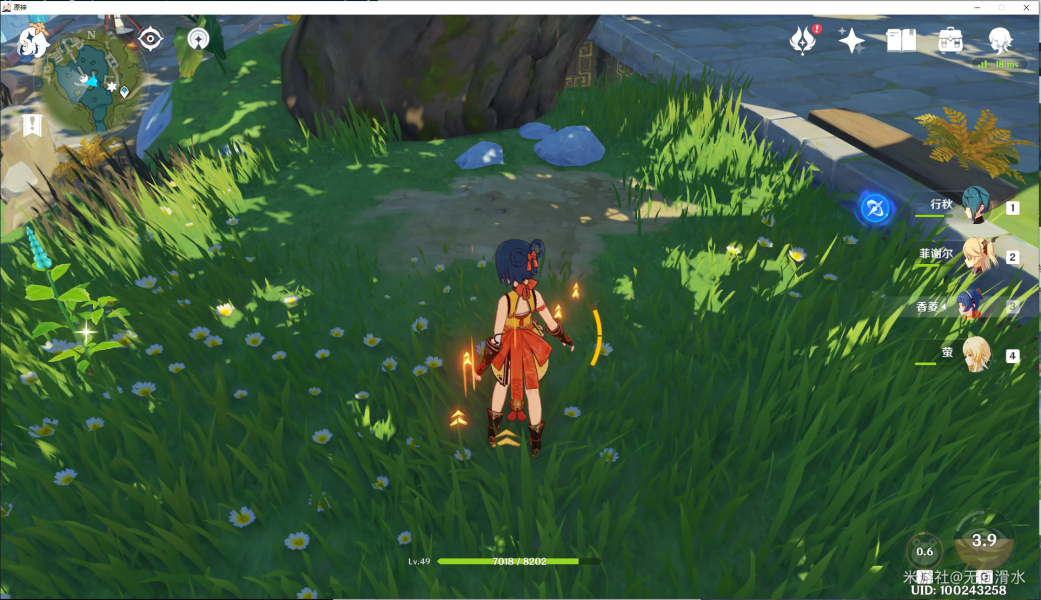Image resolution: width=1041 pixels, height=600 pixels.
Task: Open the Wish icon with red alert
Action: click(804, 40)
